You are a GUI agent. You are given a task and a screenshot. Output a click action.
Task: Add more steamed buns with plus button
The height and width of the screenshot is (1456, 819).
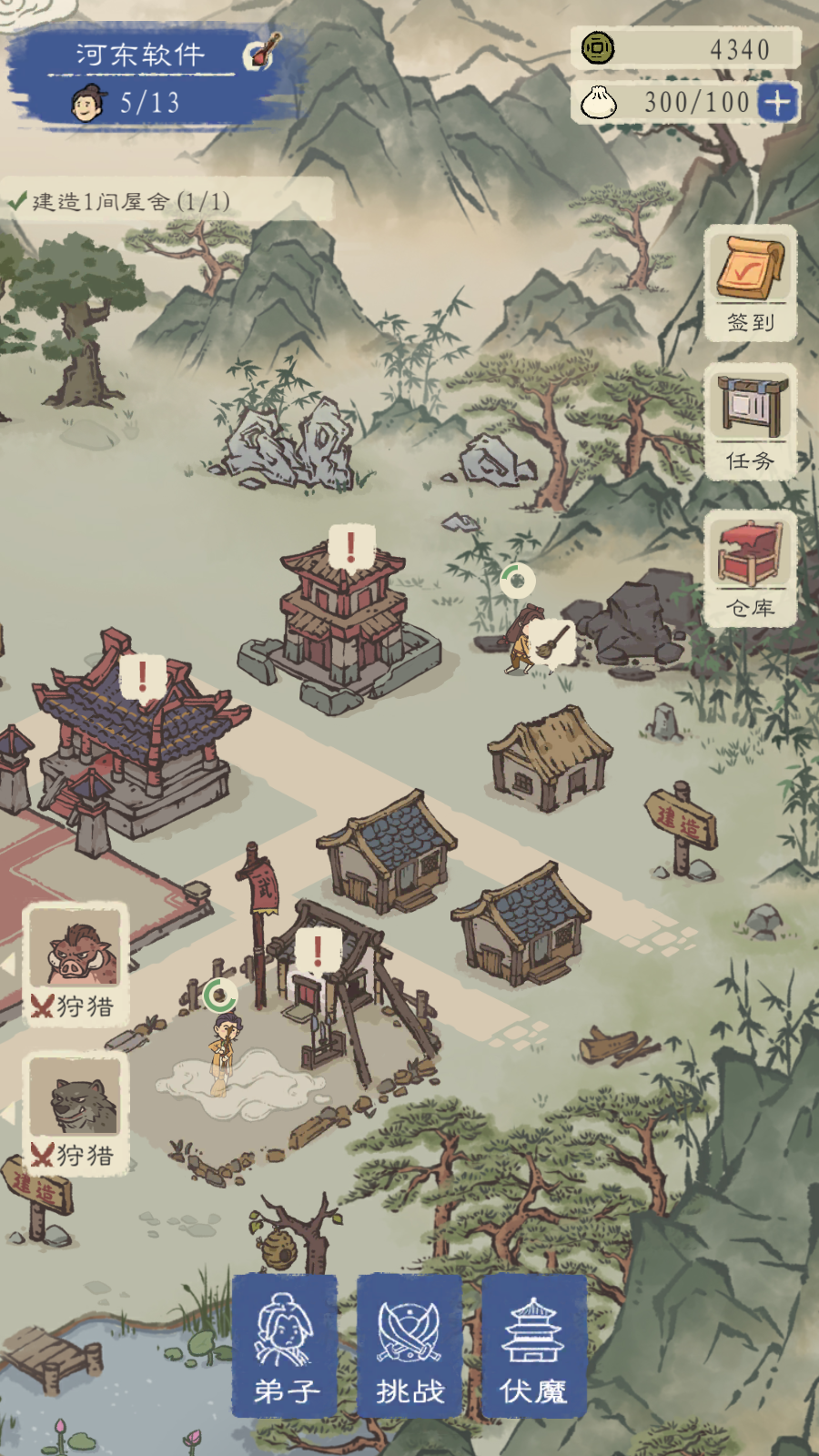(777, 102)
